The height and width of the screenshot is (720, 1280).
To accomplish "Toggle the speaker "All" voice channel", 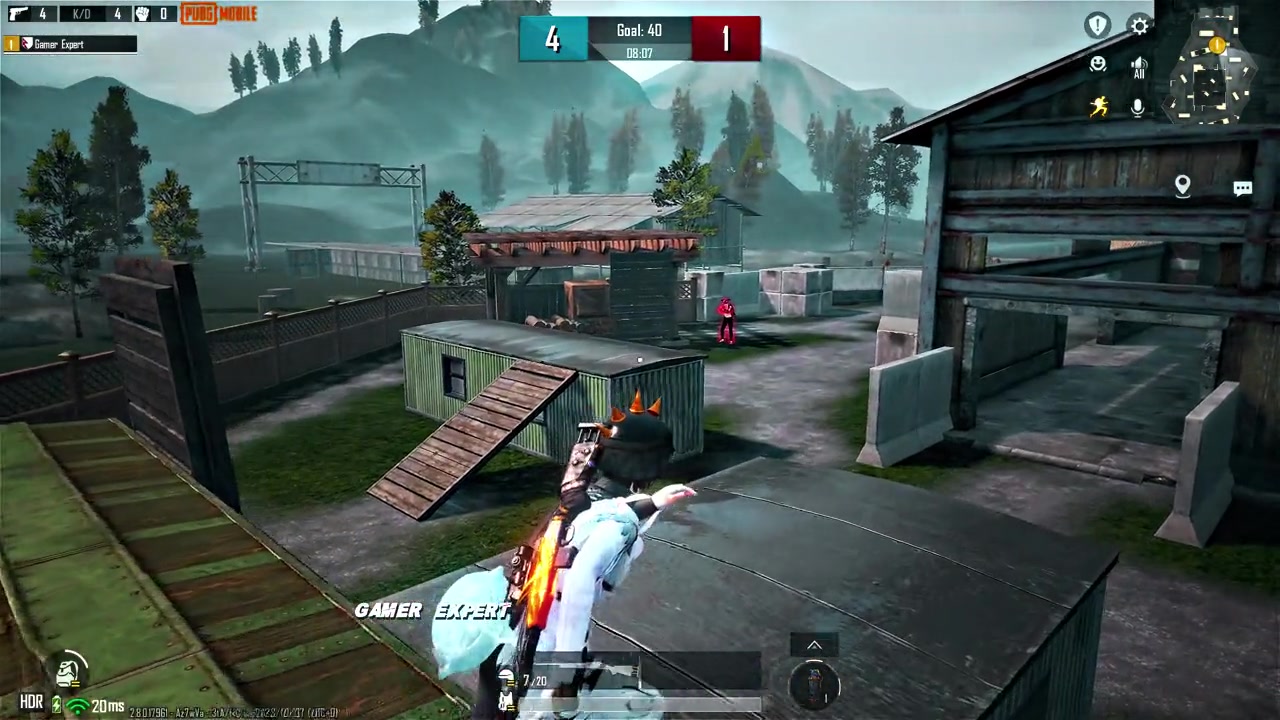I will click(x=1138, y=68).
